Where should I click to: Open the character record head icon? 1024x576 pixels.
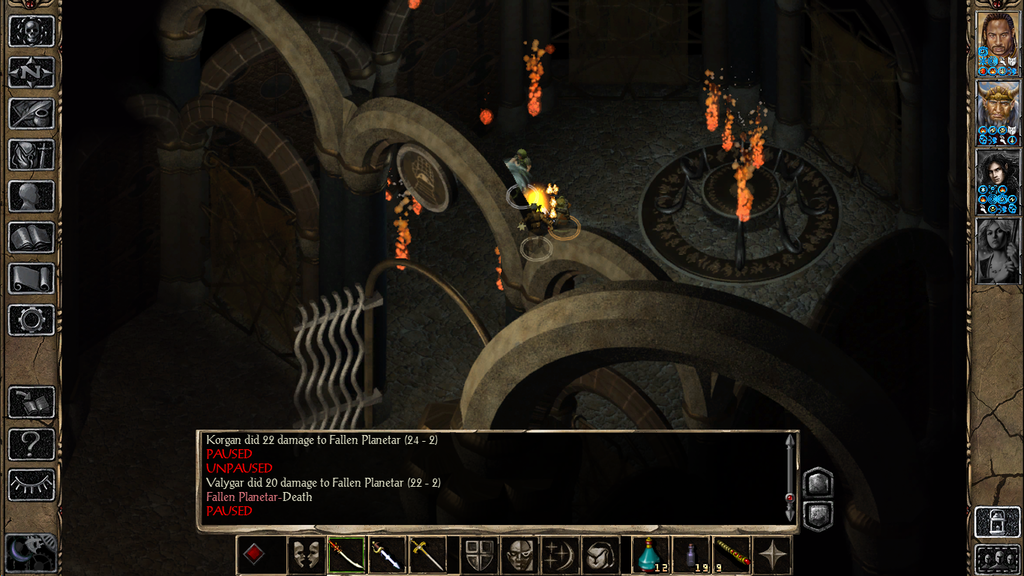(31, 195)
